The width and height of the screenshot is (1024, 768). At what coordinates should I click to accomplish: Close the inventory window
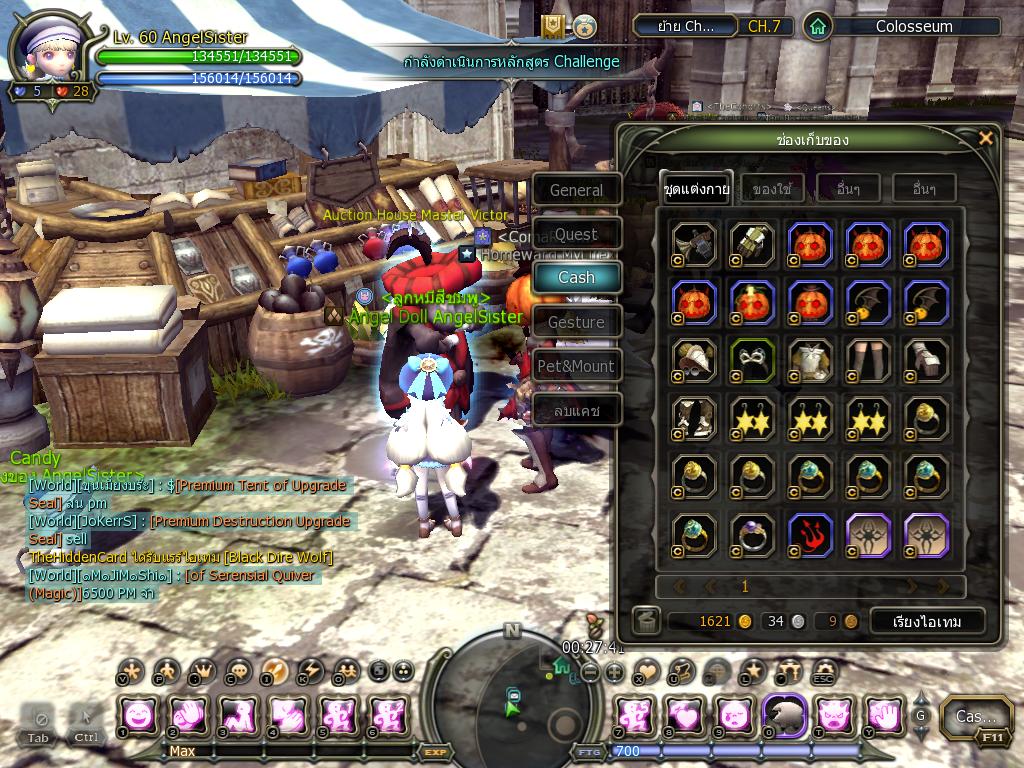coord(986,138)
